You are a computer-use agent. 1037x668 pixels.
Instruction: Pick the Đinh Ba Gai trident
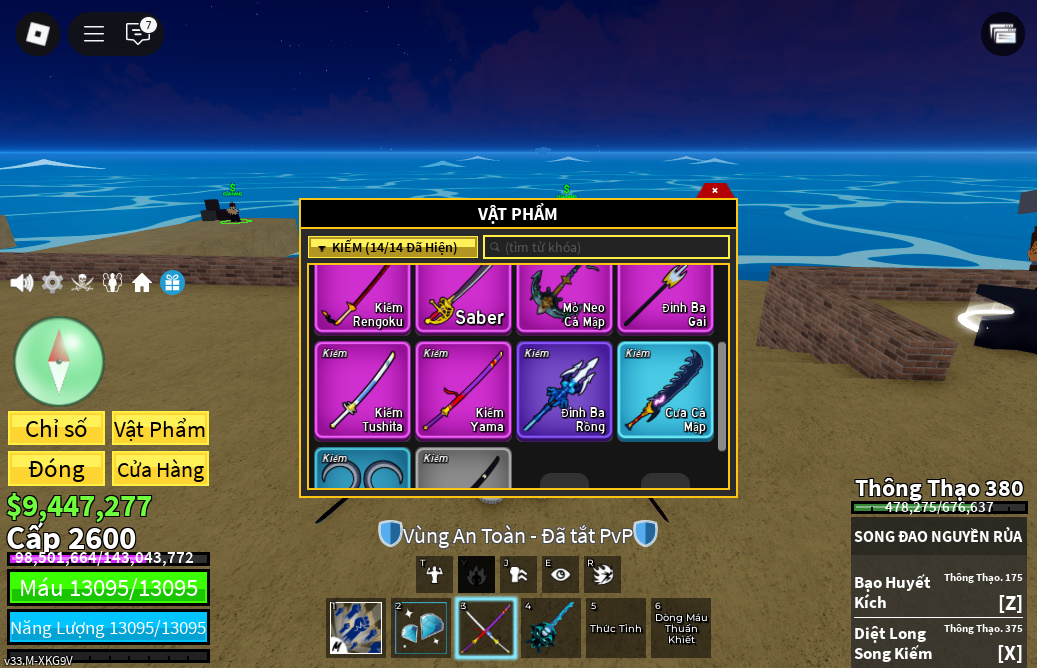coord(665,298)
